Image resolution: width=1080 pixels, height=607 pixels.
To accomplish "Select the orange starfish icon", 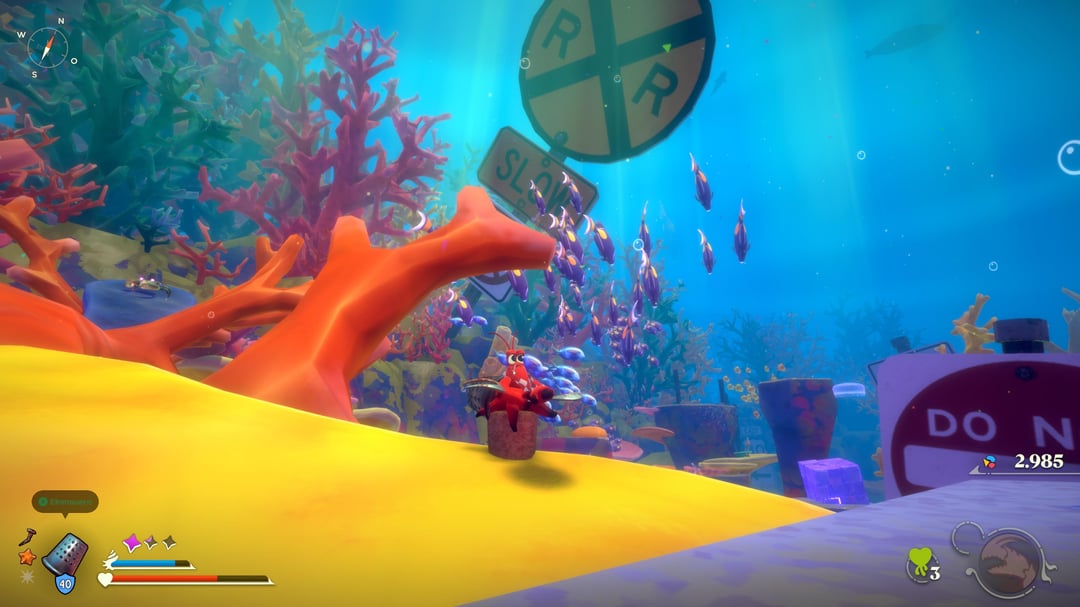I will [27, 557].
